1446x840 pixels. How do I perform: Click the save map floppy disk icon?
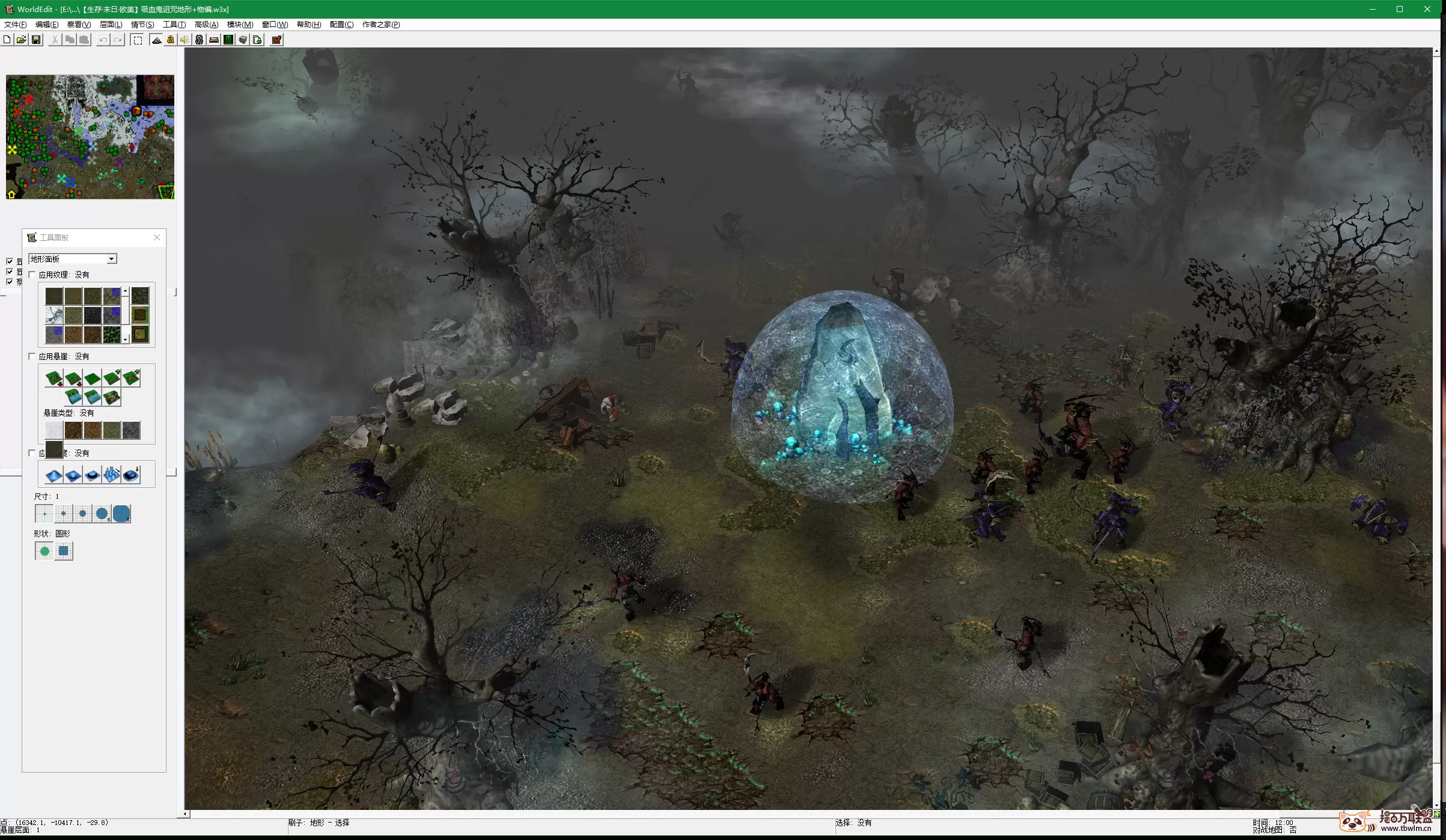(x=36, y=40)
